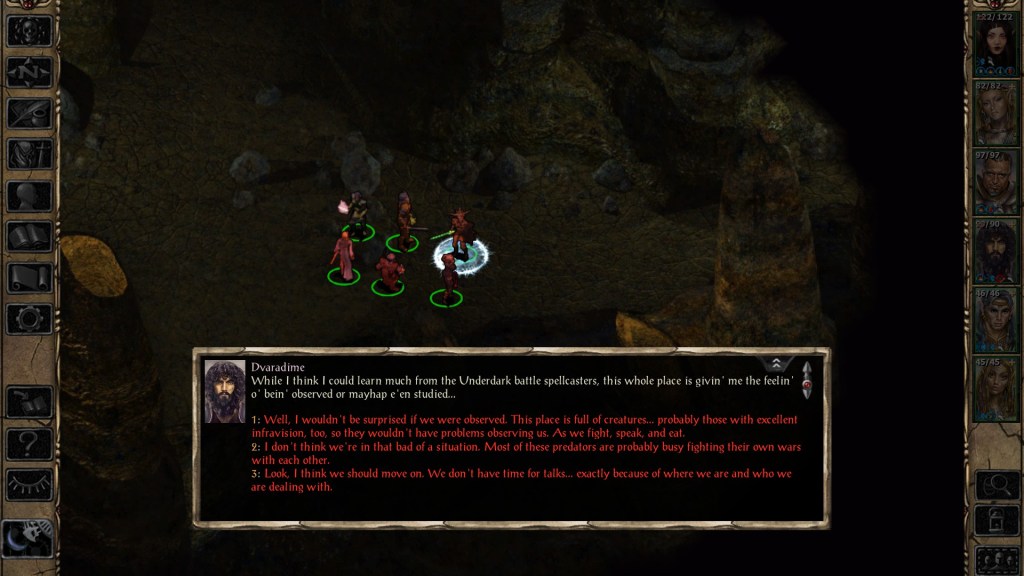Toggle the eye-shaped highlight button
The width and height of the screenshot is (1024, 576).
coord(29,484)
